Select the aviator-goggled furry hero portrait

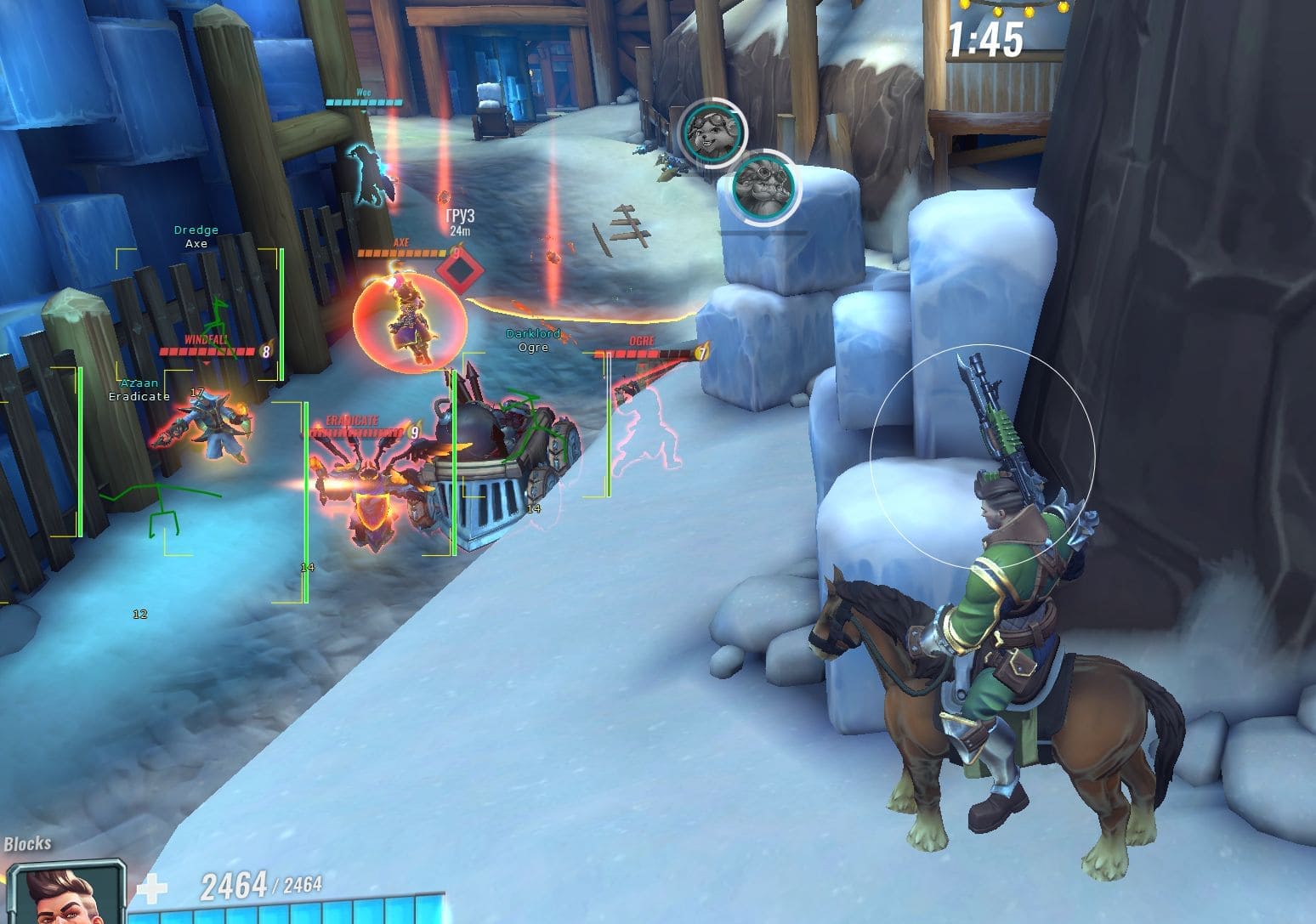pos(712,132)
